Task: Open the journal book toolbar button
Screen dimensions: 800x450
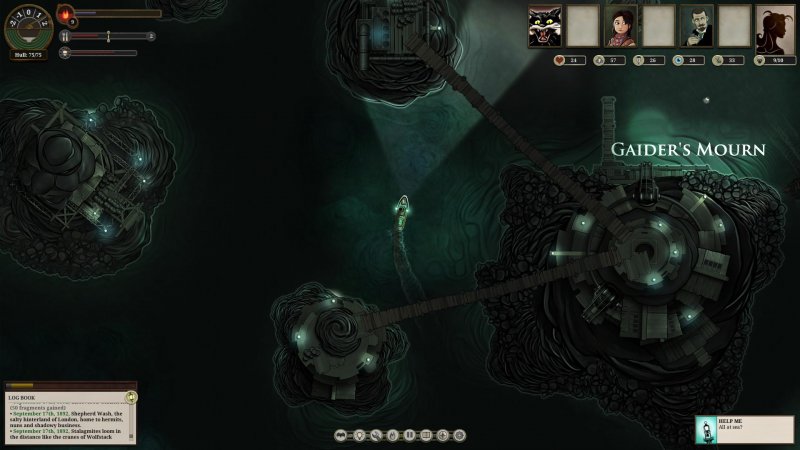Action: 426,435
